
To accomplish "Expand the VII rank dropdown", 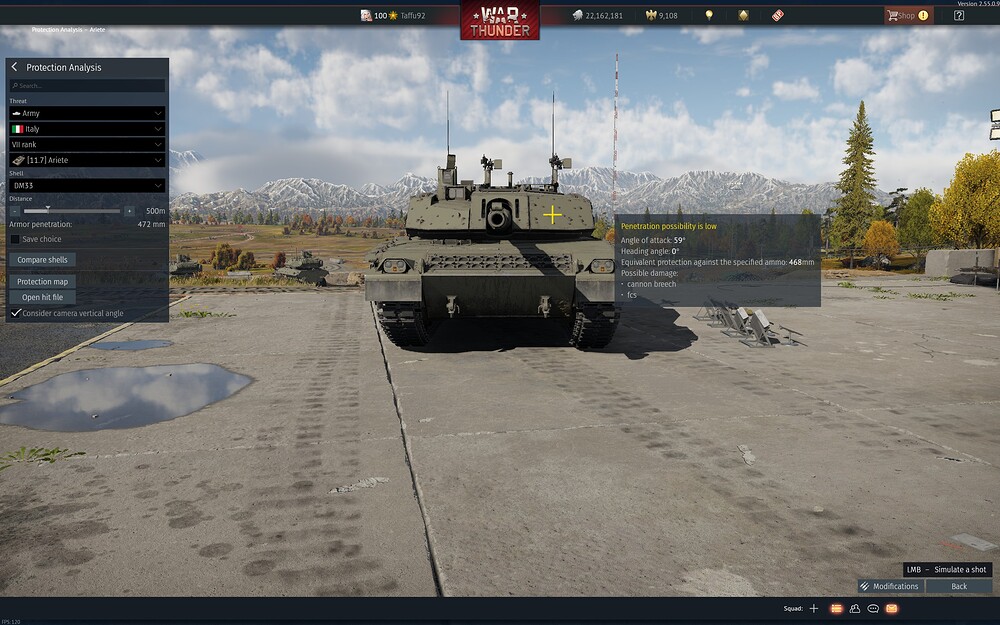I will 87,144.
